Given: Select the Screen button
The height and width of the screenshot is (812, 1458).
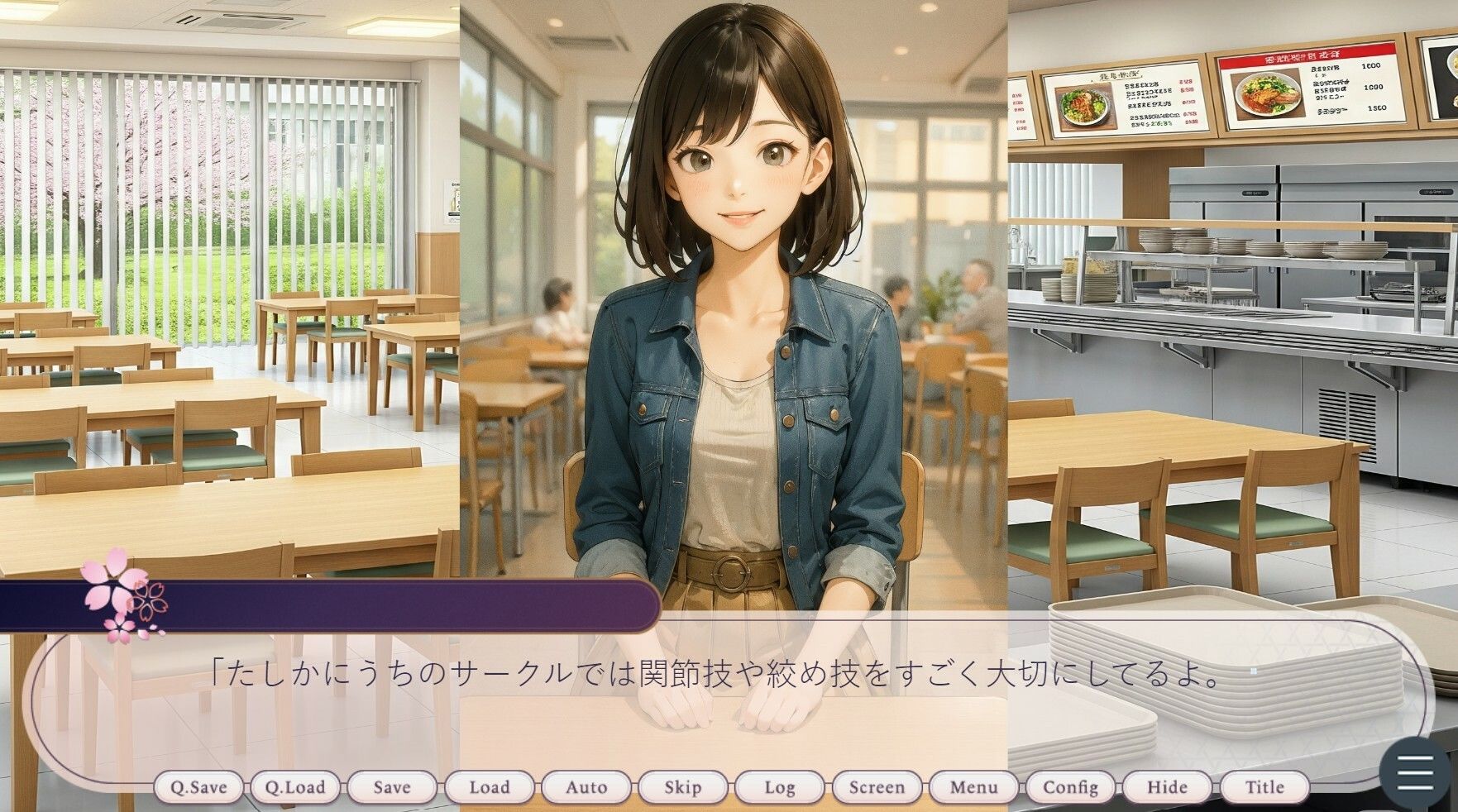Looking at the screenshot, I should [x=877, y=787].
